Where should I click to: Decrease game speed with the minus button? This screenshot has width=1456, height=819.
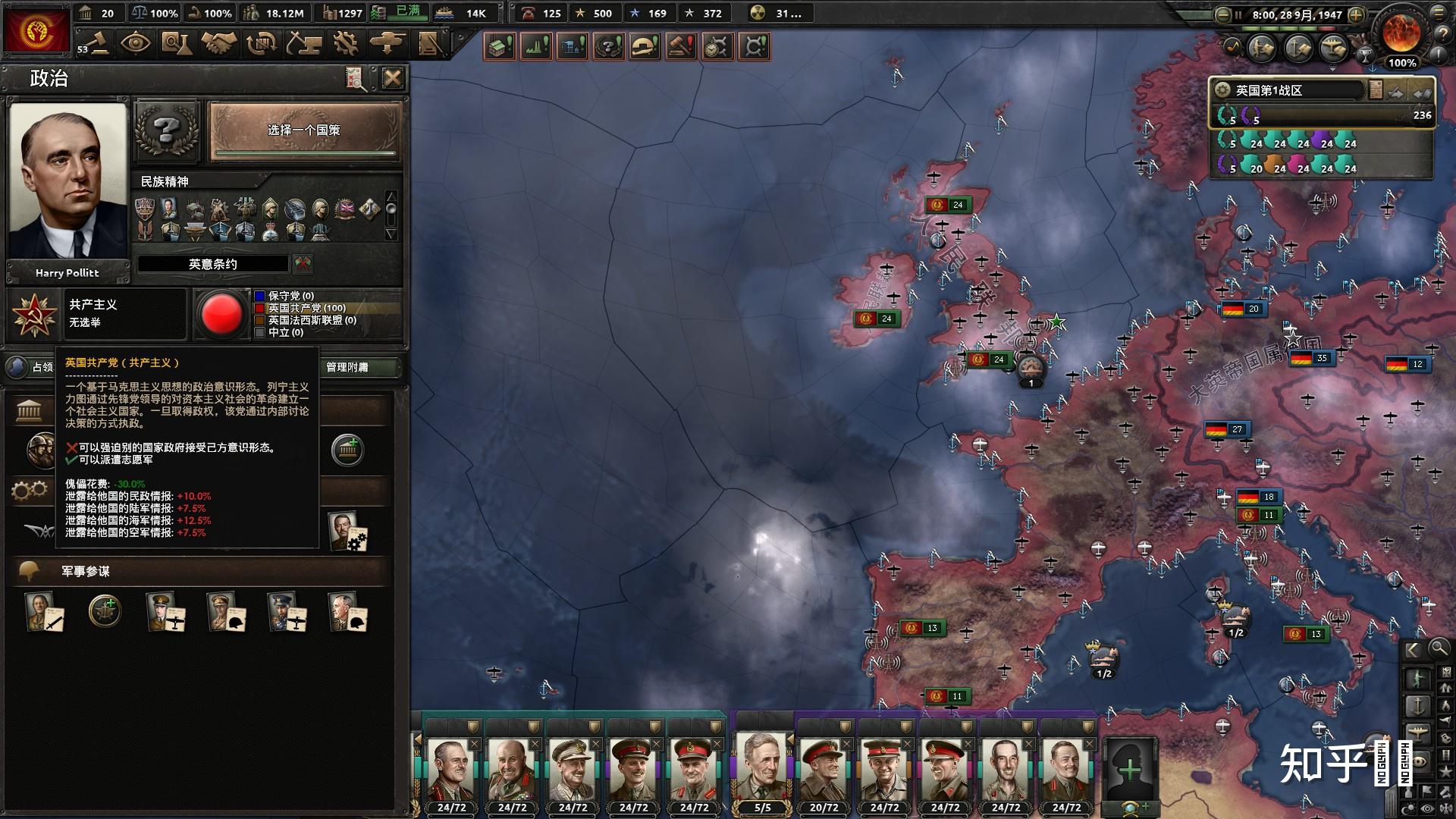tap(1222, 14)
